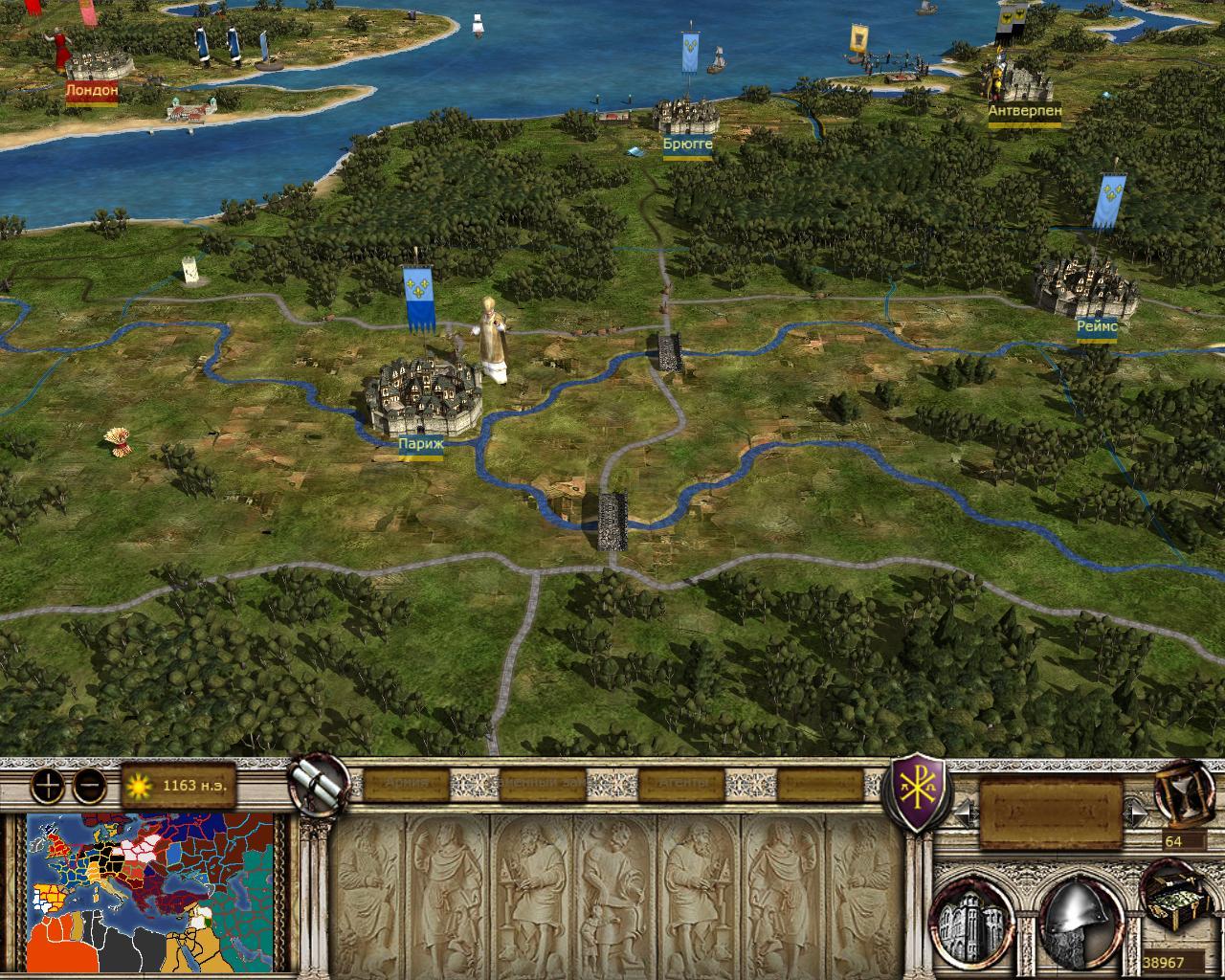This screenshot has width=1225, height=980.
Task: Select previous item with left arrow
Action: [x=965, y=813]
